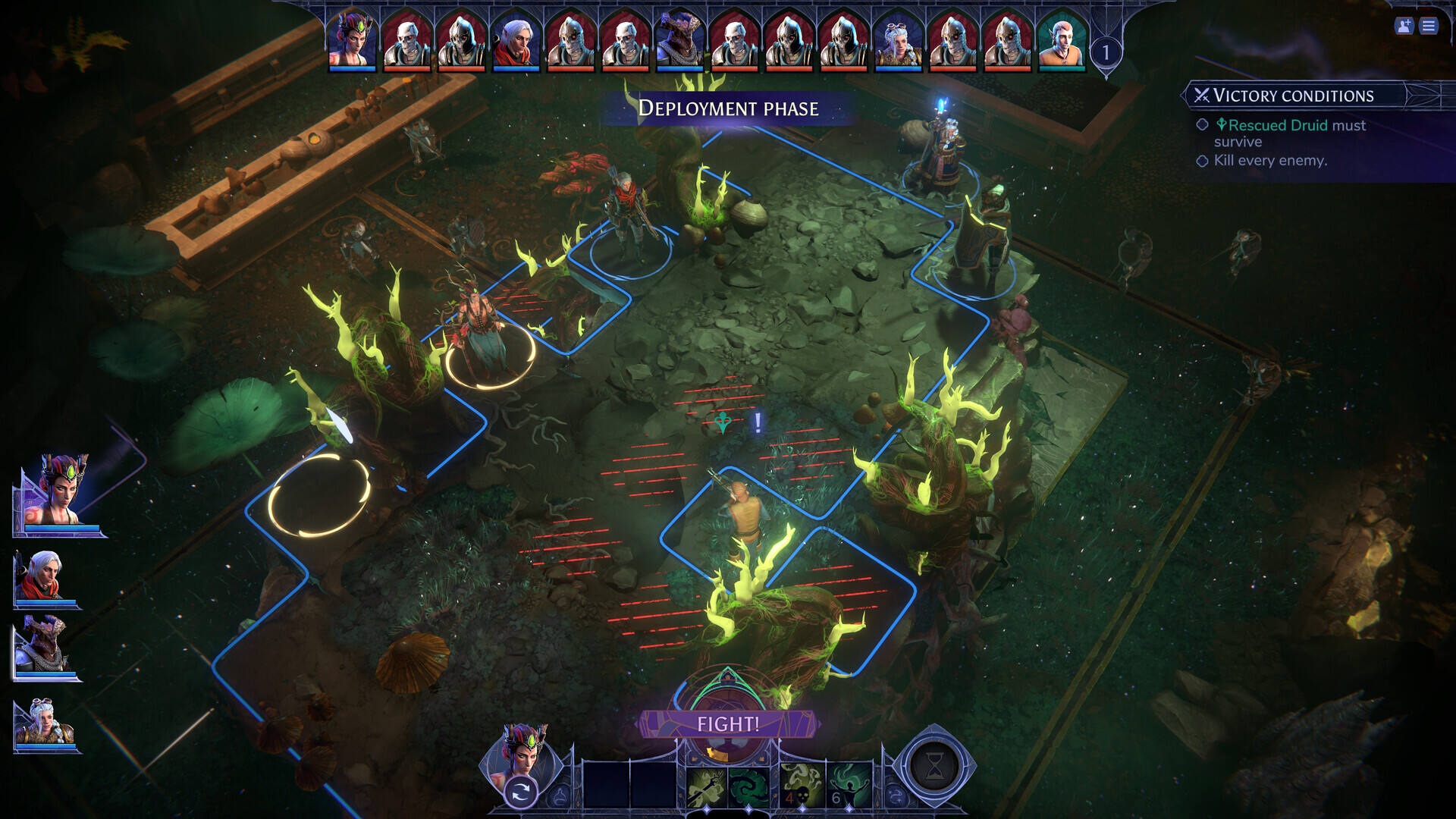The image size is (1456, 819).
Task: Start the battle with the FIGHT! button
Action: point(728,724)
